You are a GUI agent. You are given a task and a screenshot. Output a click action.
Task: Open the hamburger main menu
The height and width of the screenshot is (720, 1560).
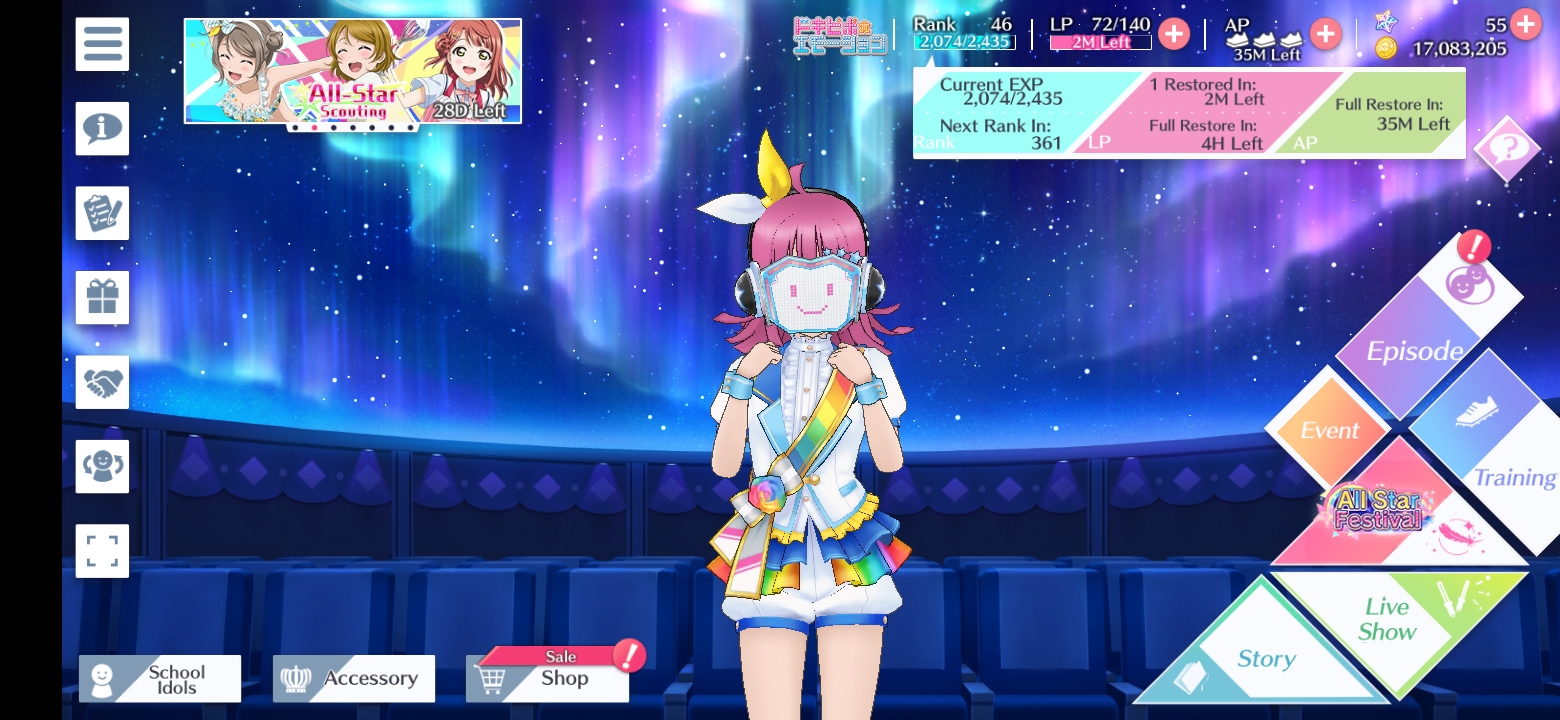[102, 44]
